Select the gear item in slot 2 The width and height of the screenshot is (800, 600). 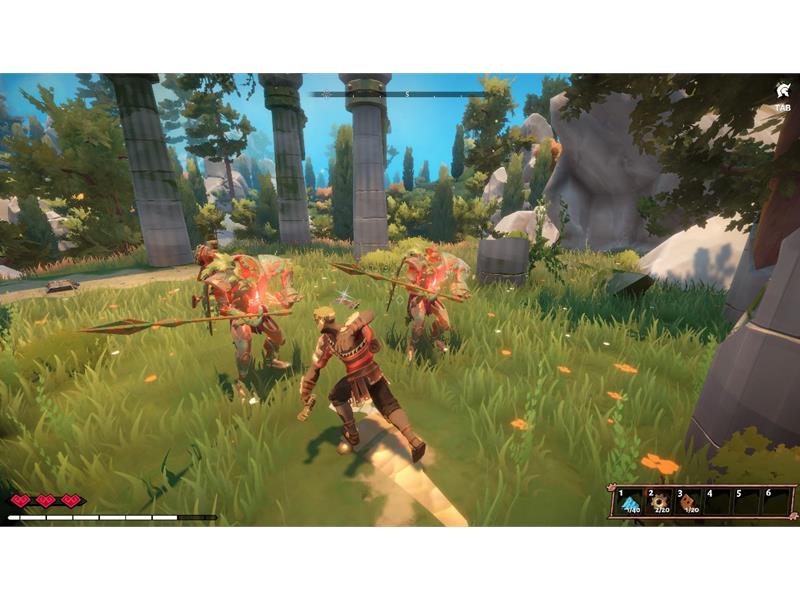click(x=660, y=501)
